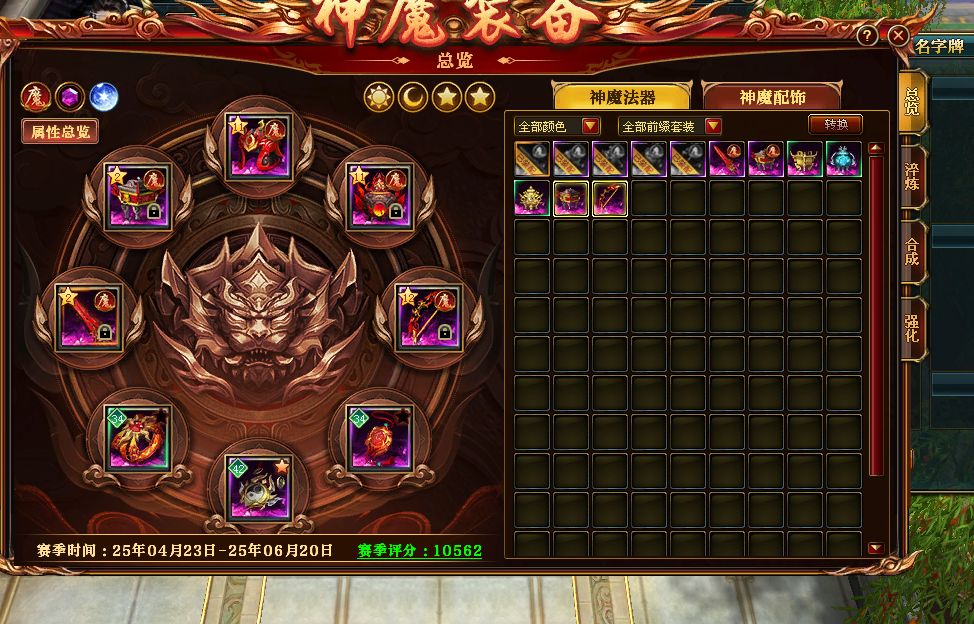Open the 全部前缀套装 set filter dropdown

[x=670, y=126]
